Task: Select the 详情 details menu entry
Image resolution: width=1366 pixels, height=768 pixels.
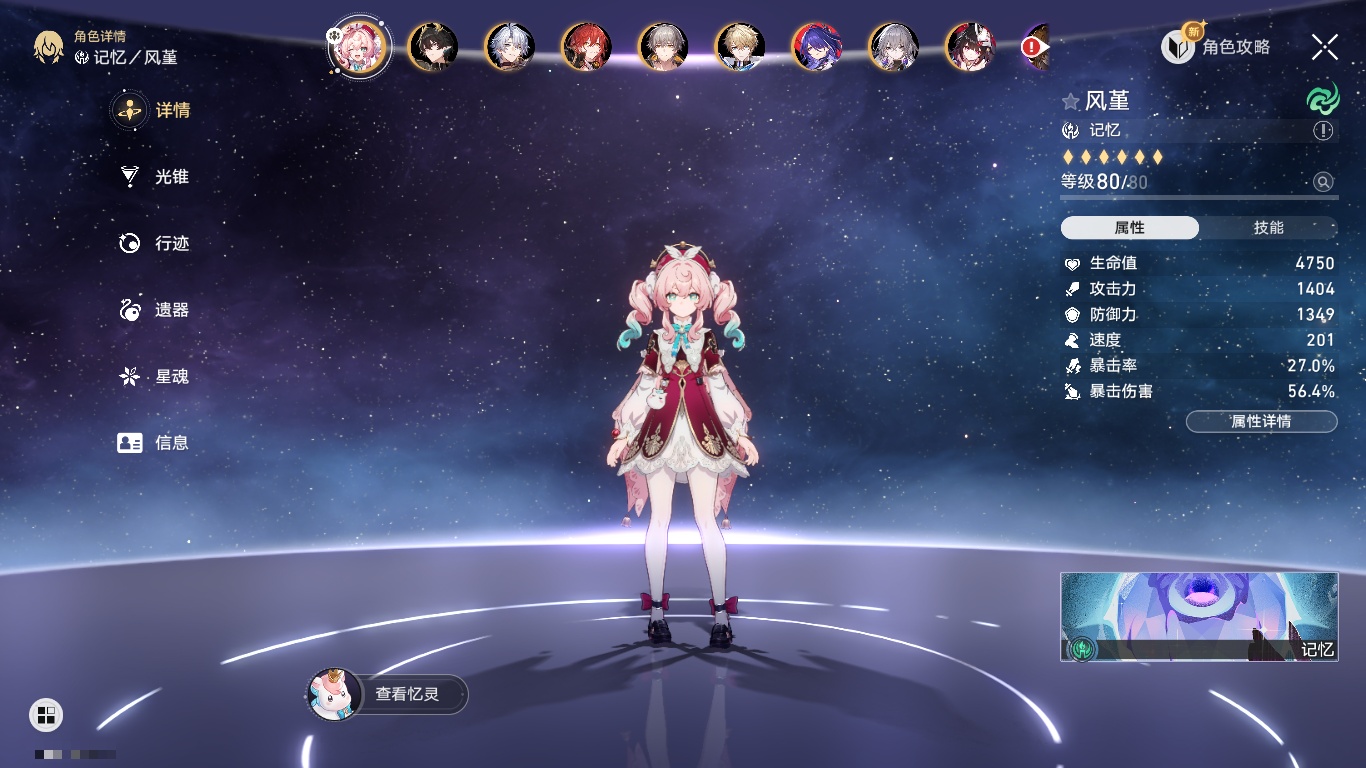Action: pos(155,110)
